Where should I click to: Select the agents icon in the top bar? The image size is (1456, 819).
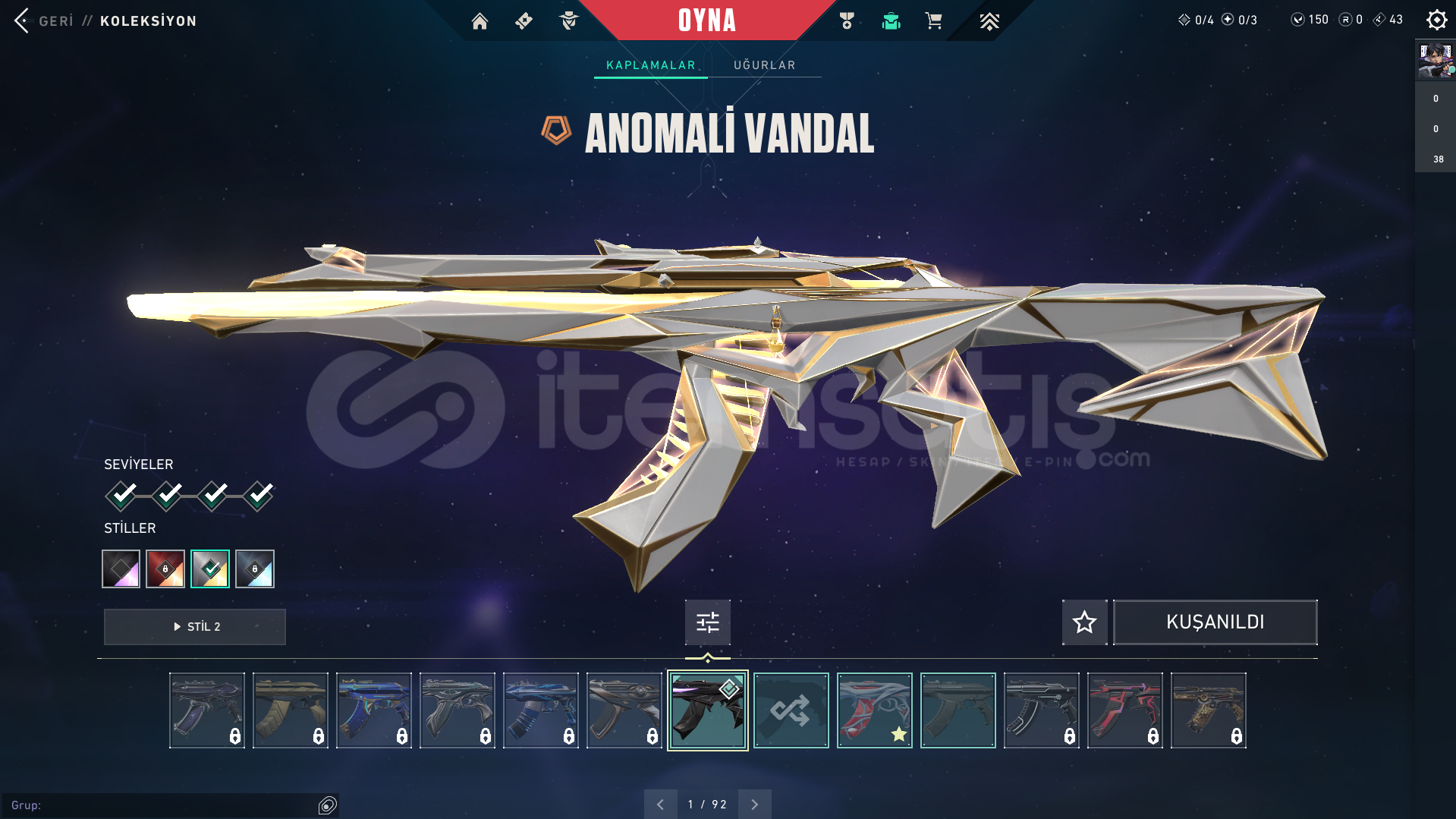click(568, 21)
